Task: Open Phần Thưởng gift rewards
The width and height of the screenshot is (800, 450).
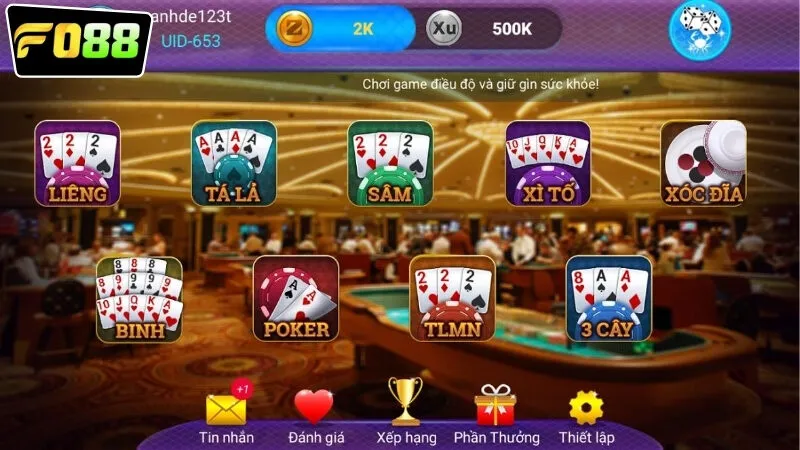Action: coord(496,407)
